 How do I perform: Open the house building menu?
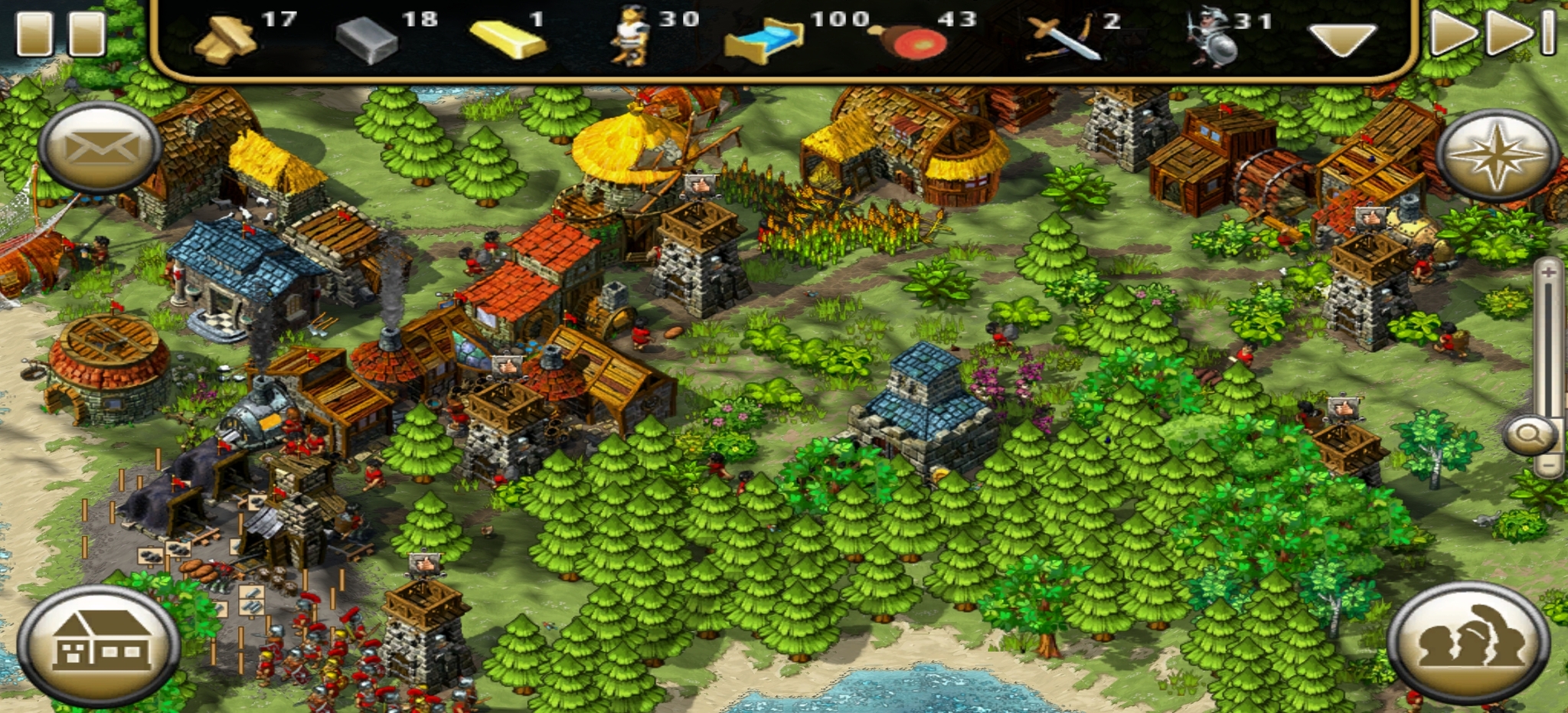point(100,643)
